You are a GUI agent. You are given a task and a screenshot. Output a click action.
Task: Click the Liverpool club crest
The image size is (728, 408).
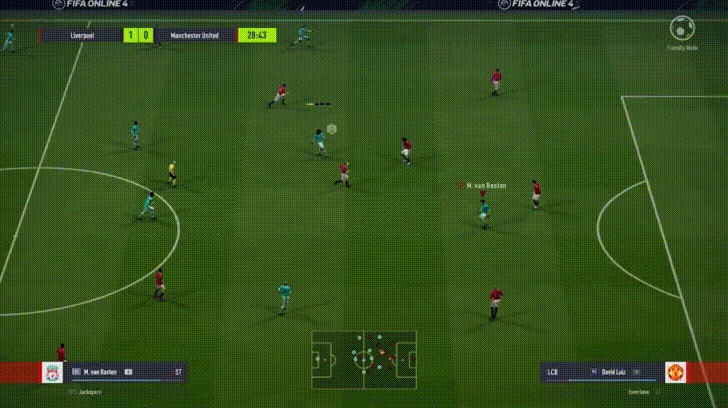[50, 373]
